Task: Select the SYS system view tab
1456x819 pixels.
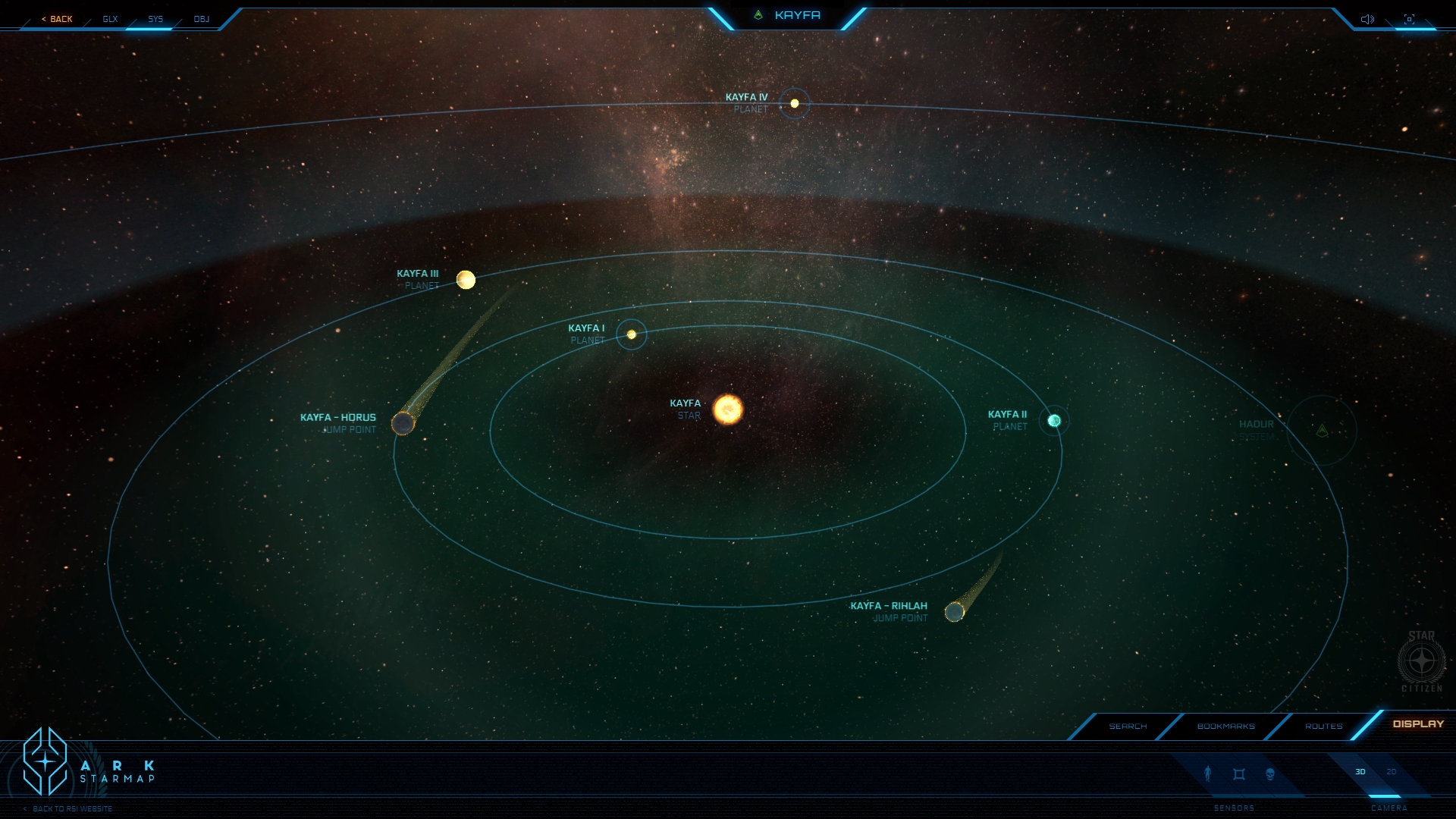Action: [x=155, y=19]
